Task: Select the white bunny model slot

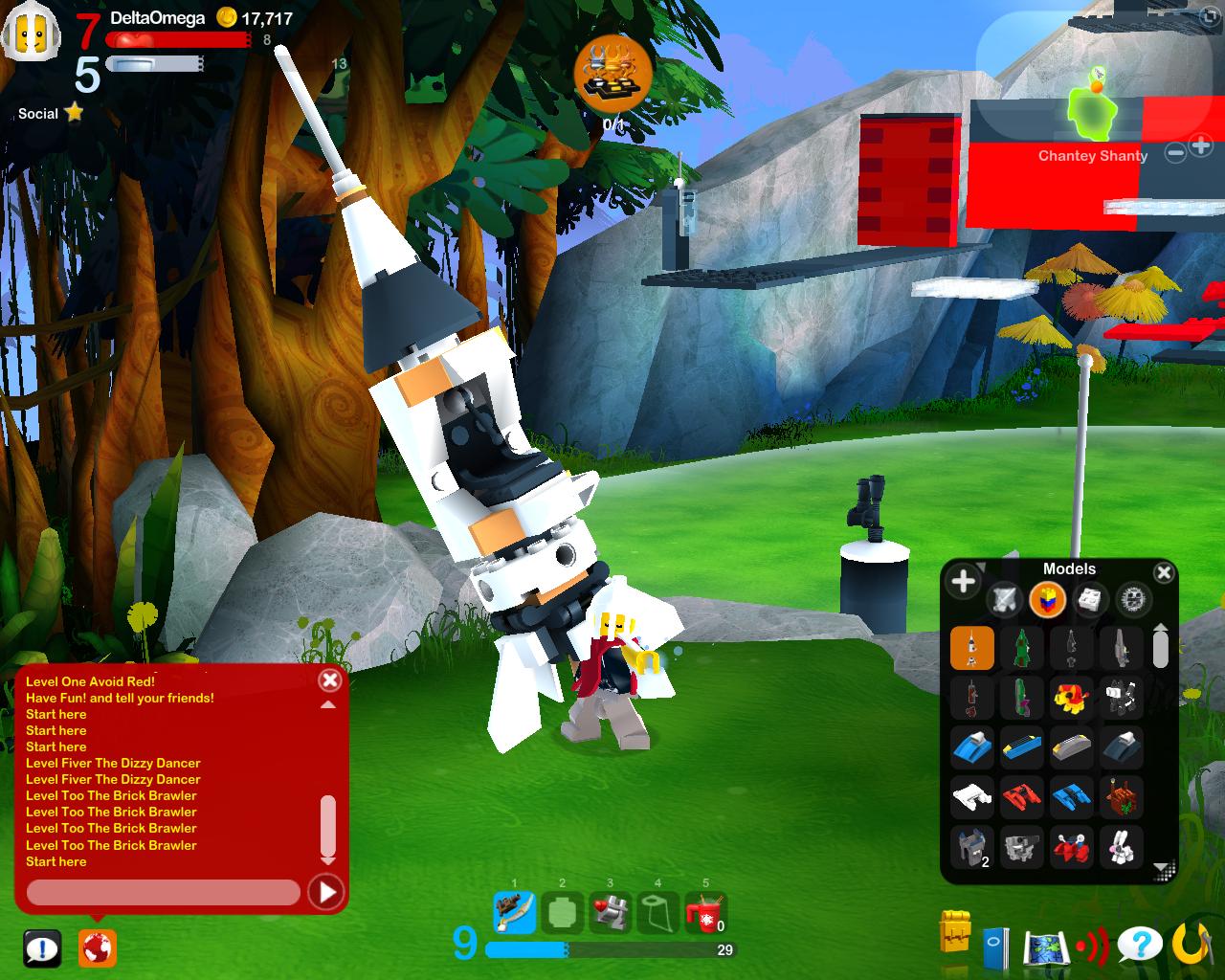Action: coord(1120,846)
